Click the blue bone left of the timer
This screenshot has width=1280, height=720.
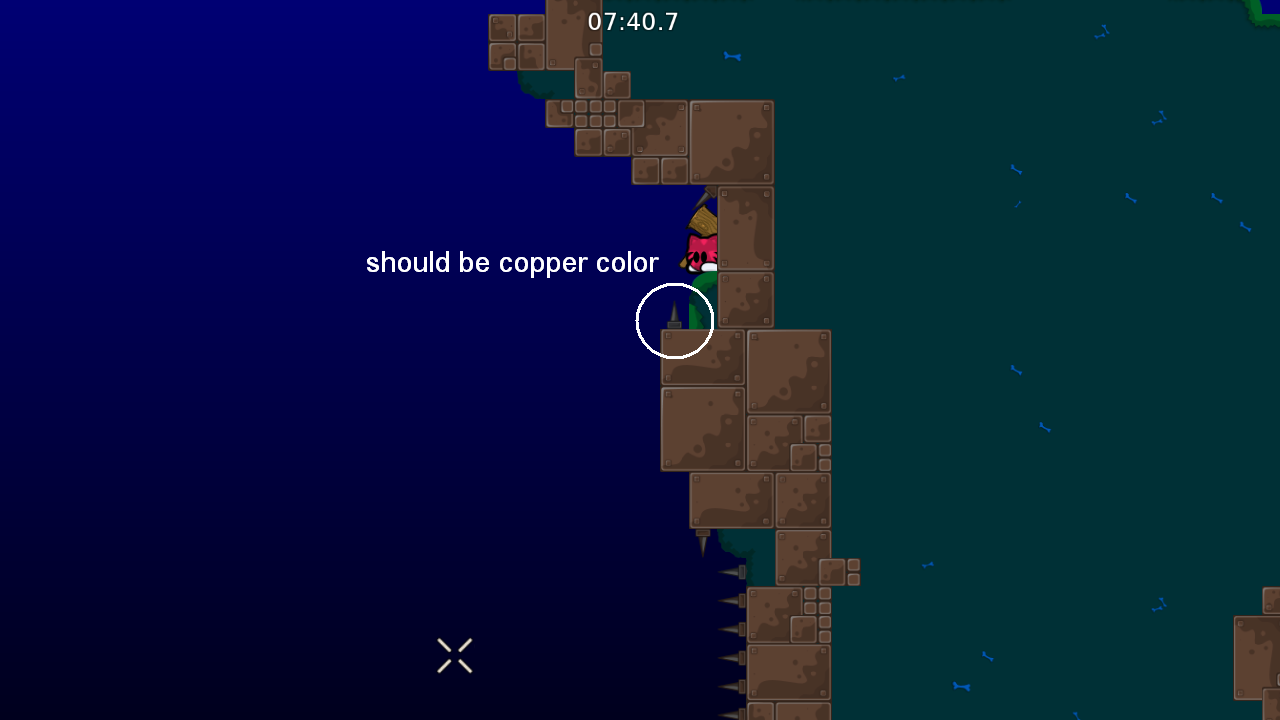pyautogui.click(x=733, y=58)
